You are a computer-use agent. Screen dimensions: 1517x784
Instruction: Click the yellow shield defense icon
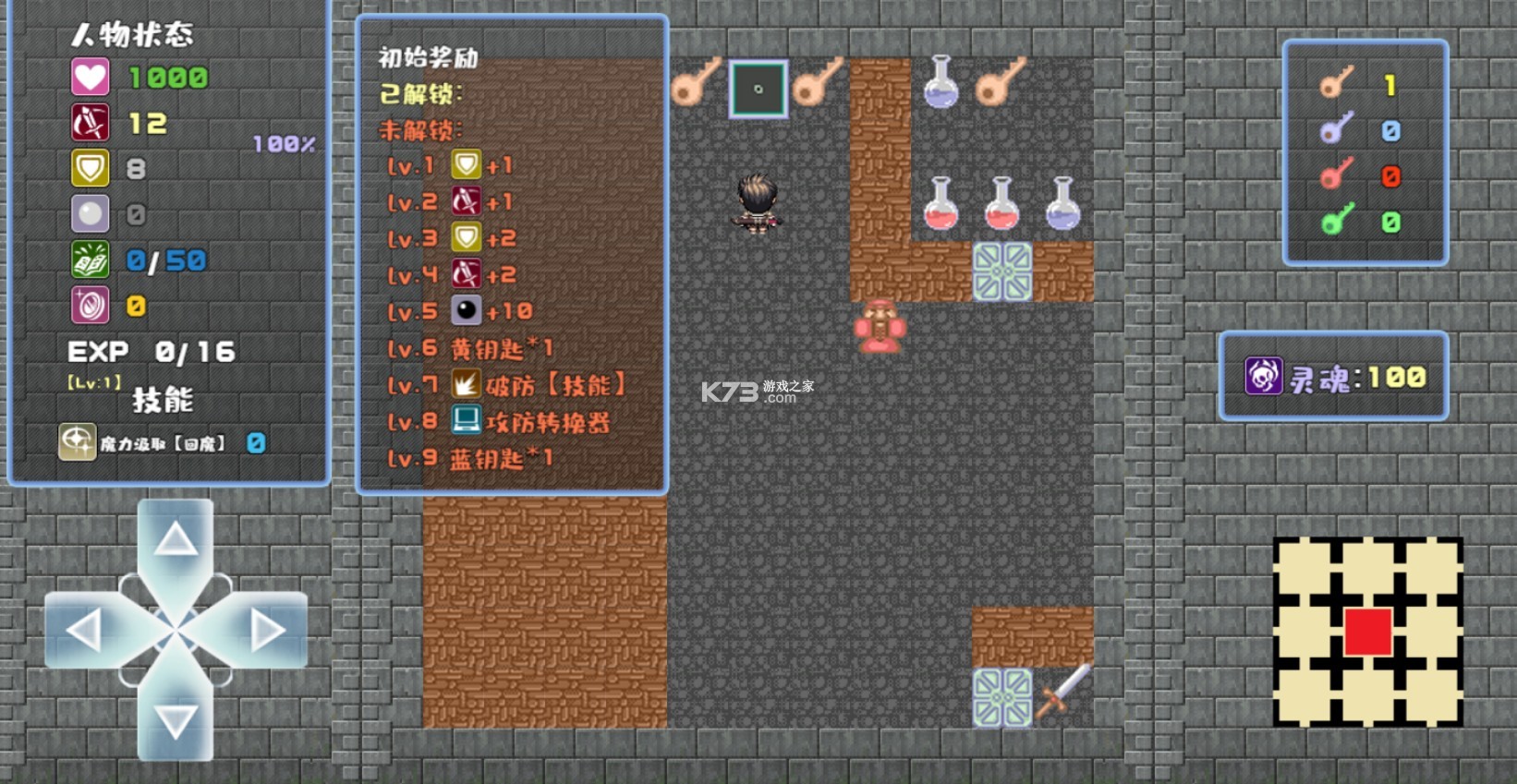(91, 168)
